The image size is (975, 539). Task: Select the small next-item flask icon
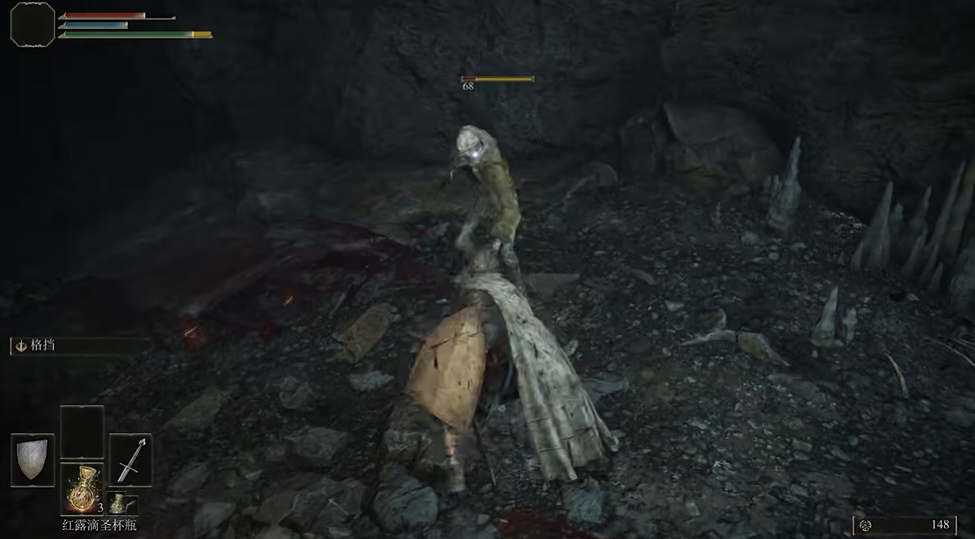pyautogui.click(x=119, y=502)
